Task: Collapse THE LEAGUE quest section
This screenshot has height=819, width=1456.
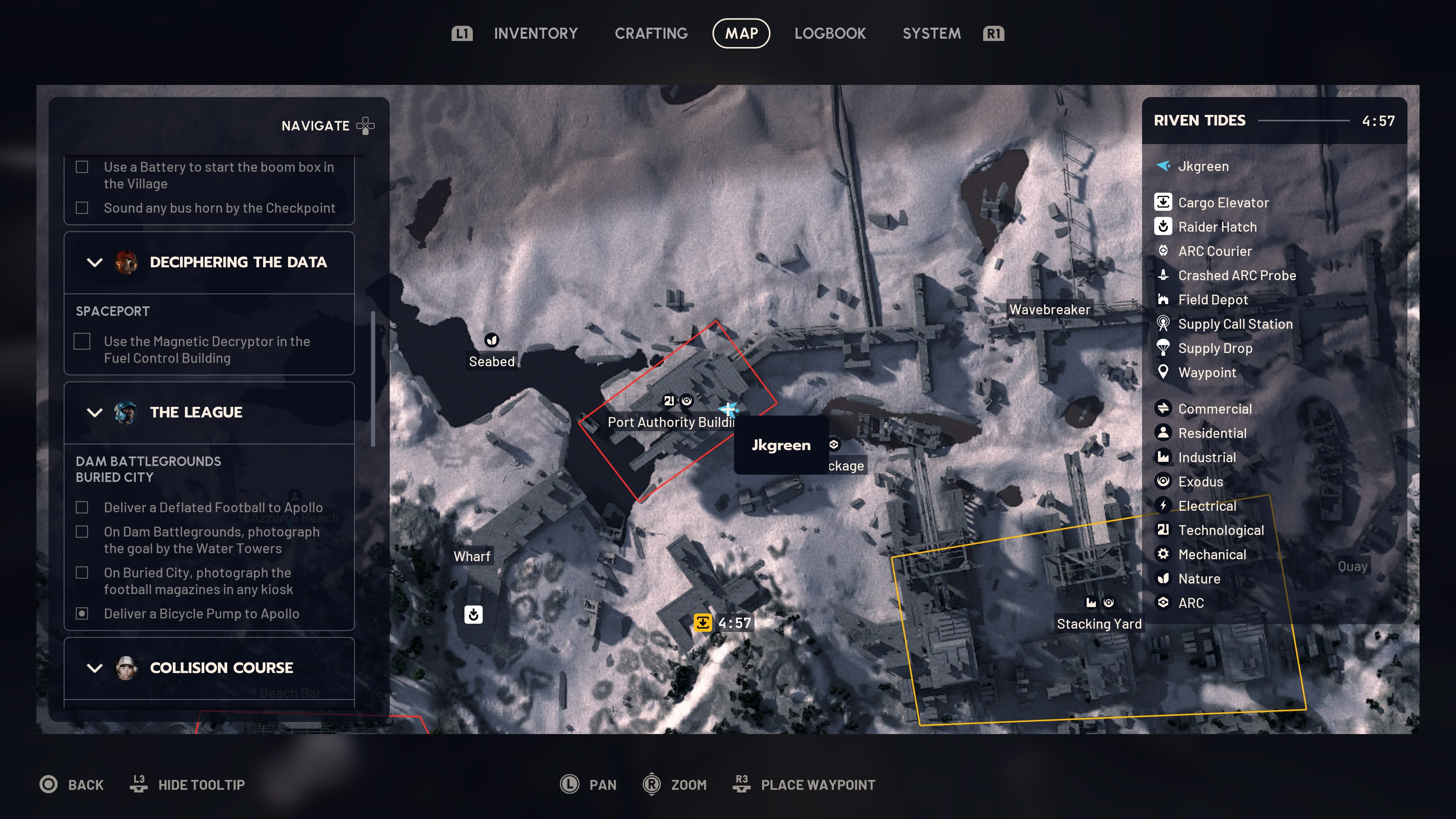Action: point(94,413)
